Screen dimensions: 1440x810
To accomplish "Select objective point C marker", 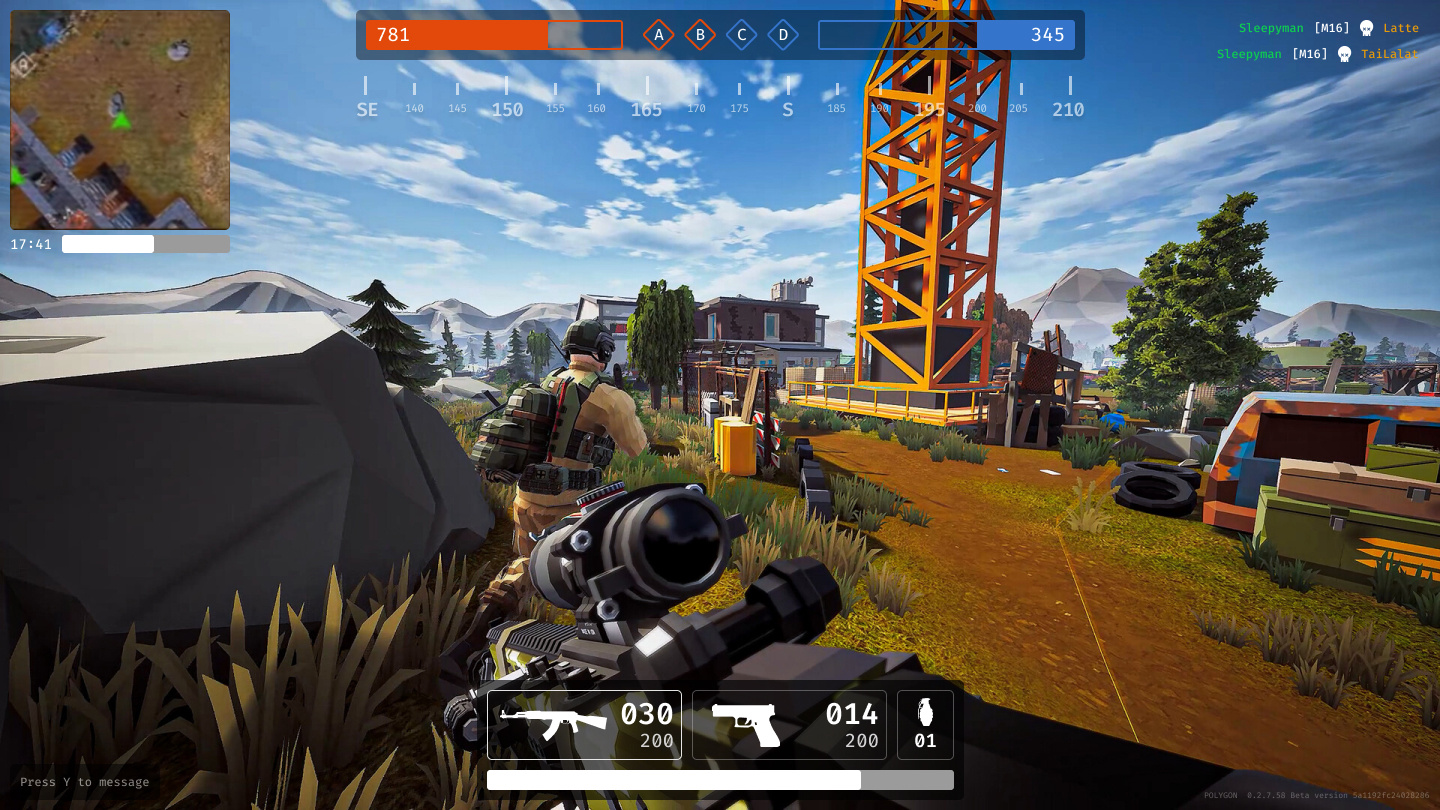I will click(x=741, y=34).
